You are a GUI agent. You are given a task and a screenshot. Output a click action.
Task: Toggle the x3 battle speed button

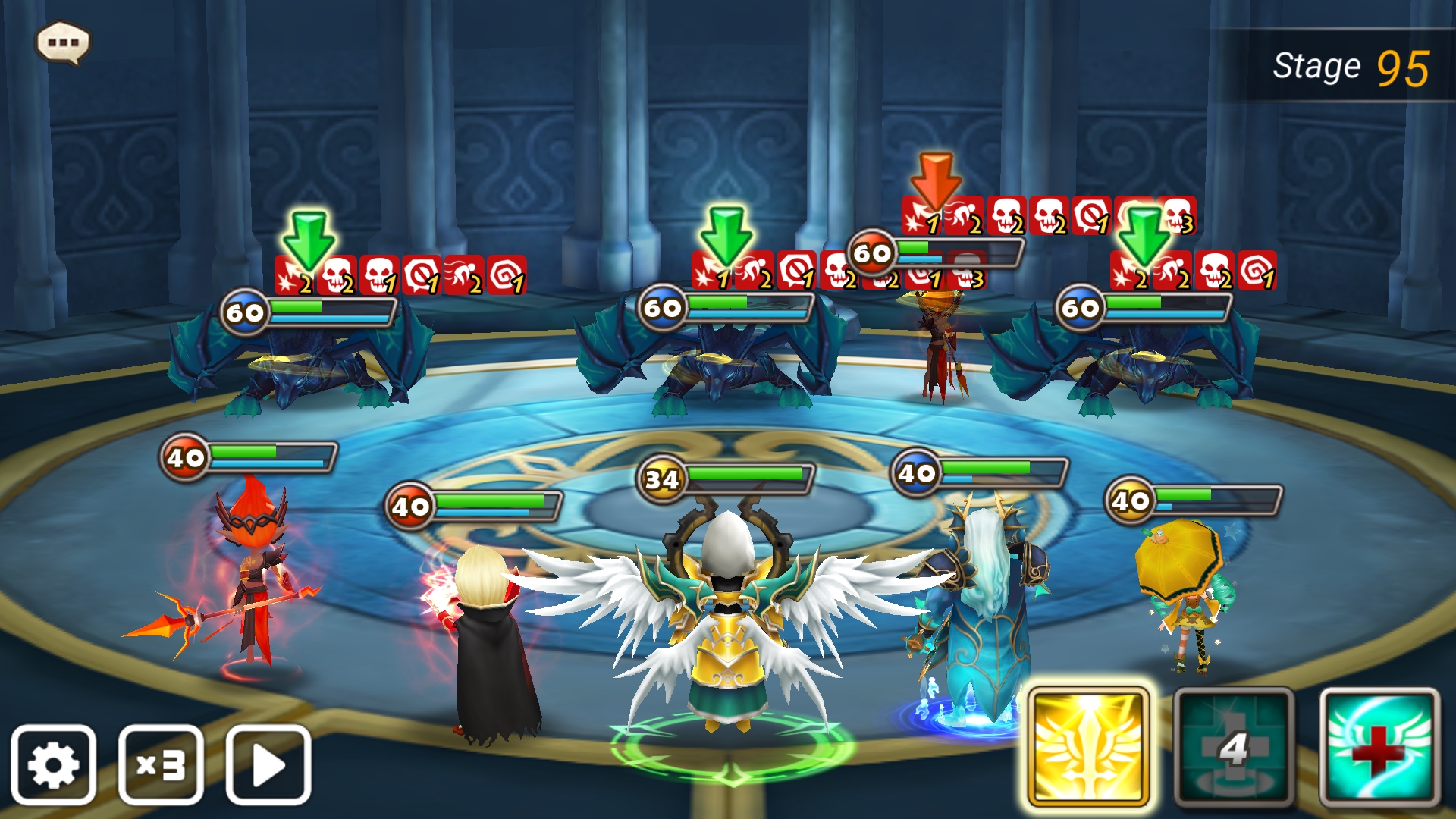pyautogui.click(x=161, y=764)
